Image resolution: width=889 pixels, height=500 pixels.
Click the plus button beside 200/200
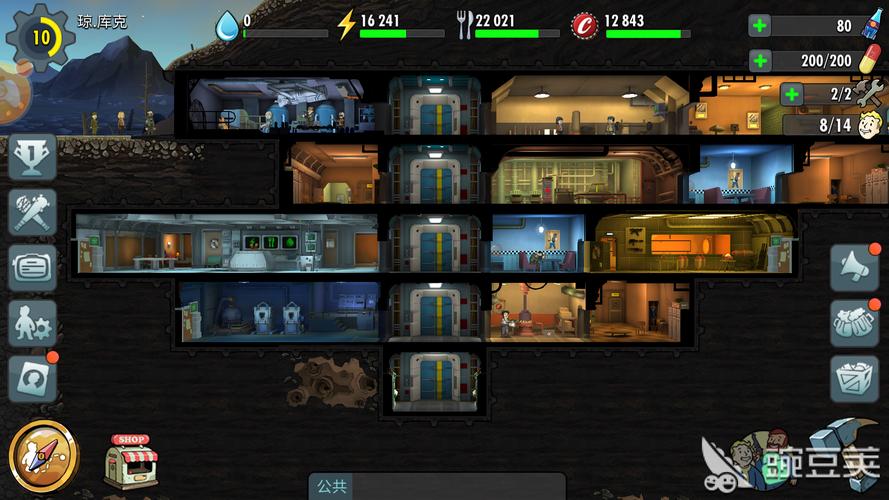pos(761,60)
